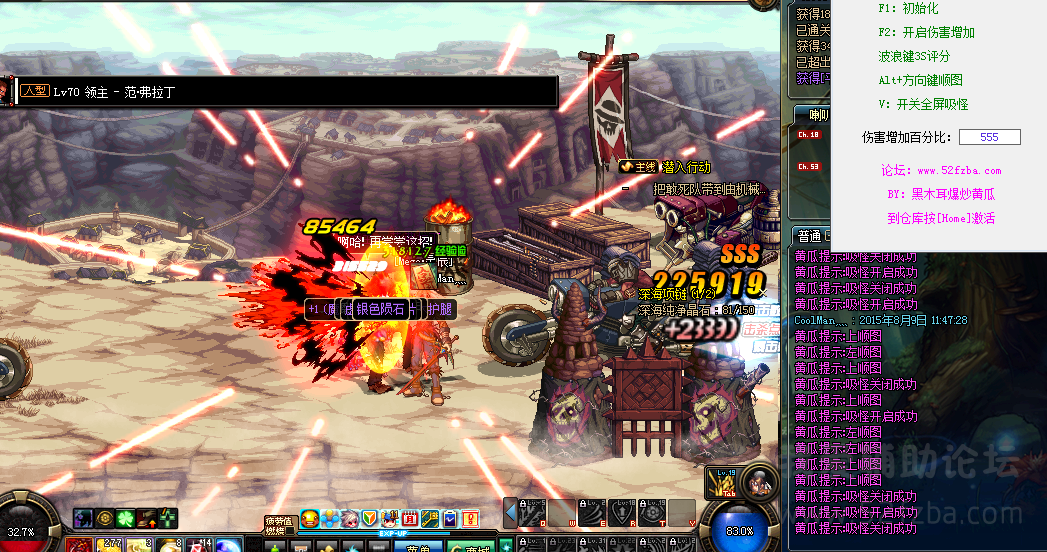The image size is (1047, 552).
Task: Click the laughing emoji face icon
Action: point(310,518)
